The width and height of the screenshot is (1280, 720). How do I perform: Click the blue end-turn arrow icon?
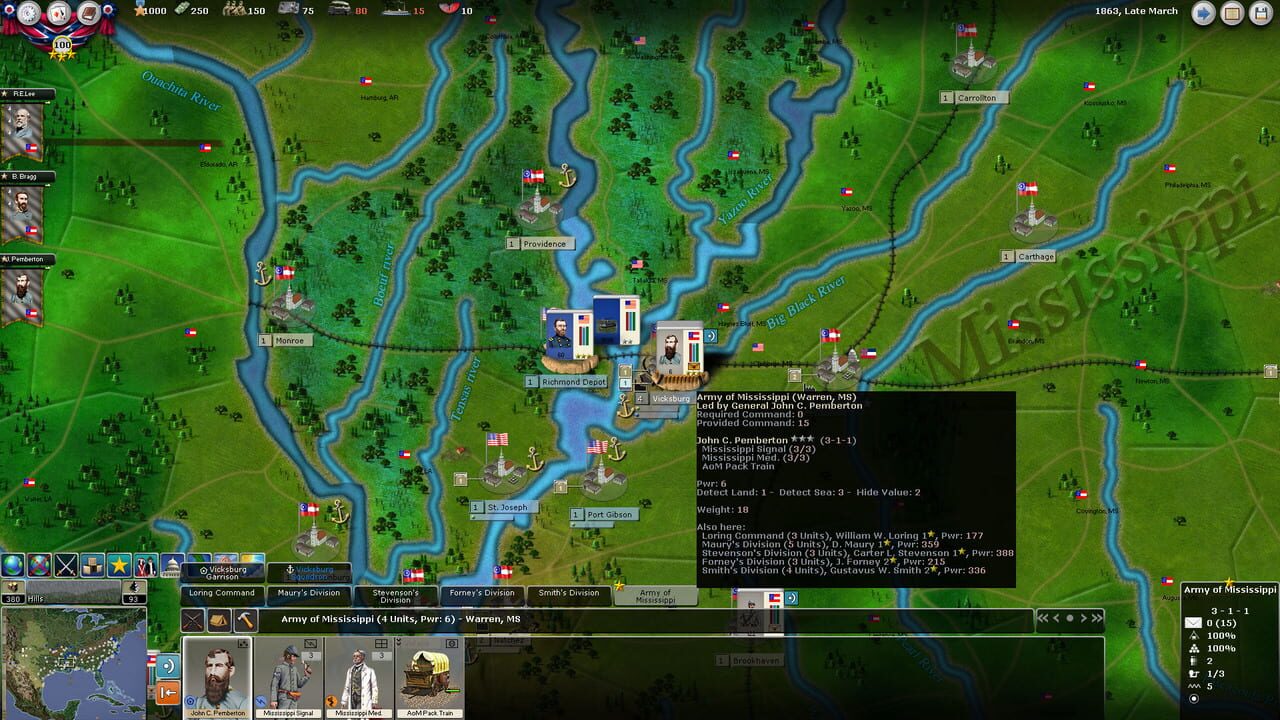[x=1203, y=13]
